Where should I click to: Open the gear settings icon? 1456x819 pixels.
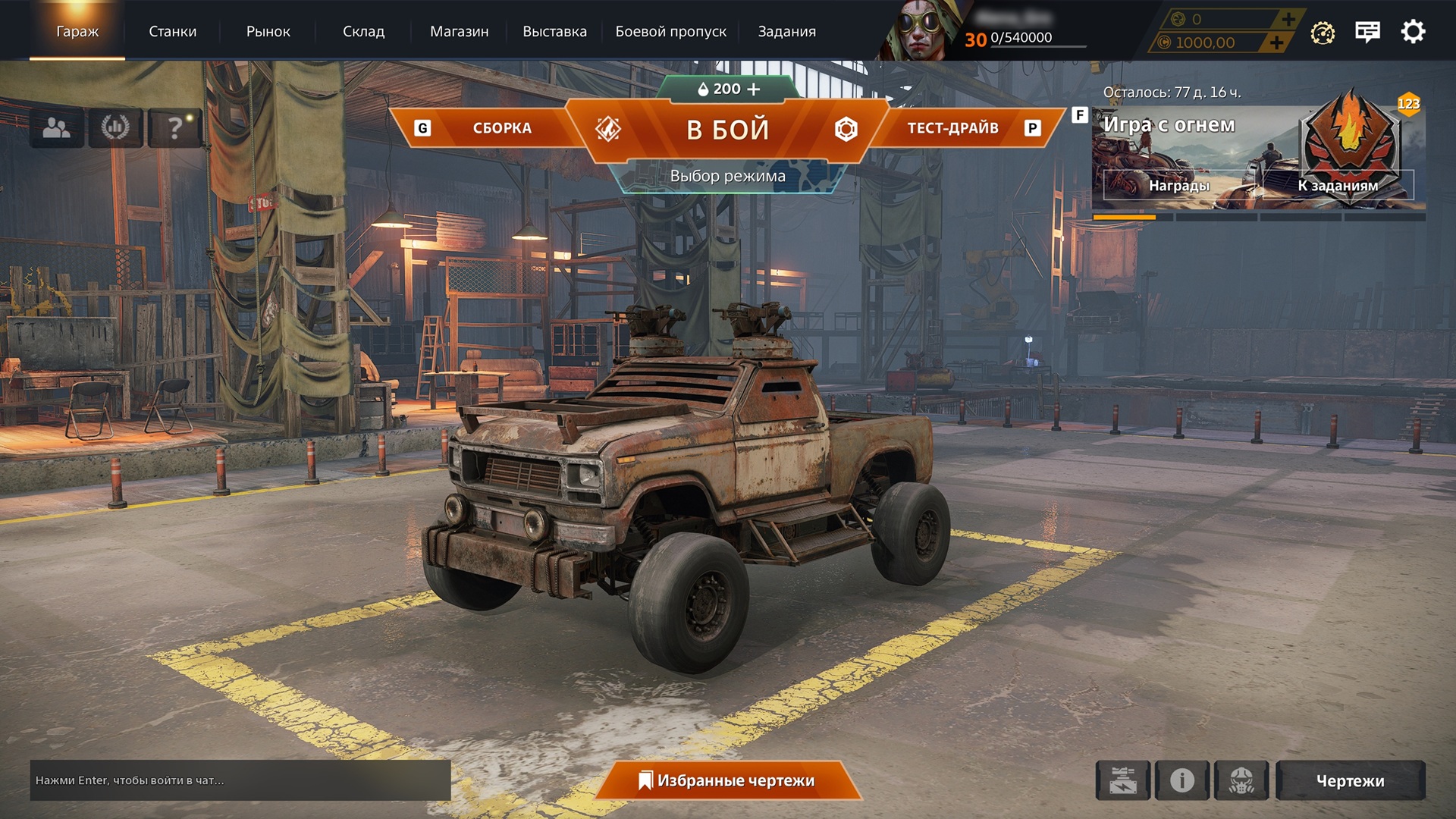pyautogui.click(x=1412, y=32)
